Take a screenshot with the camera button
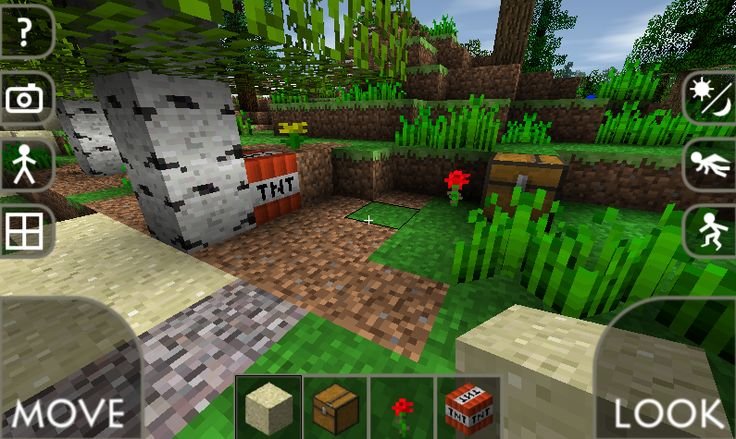The width and height of the screenshot is (736, 439). point(24,98)
